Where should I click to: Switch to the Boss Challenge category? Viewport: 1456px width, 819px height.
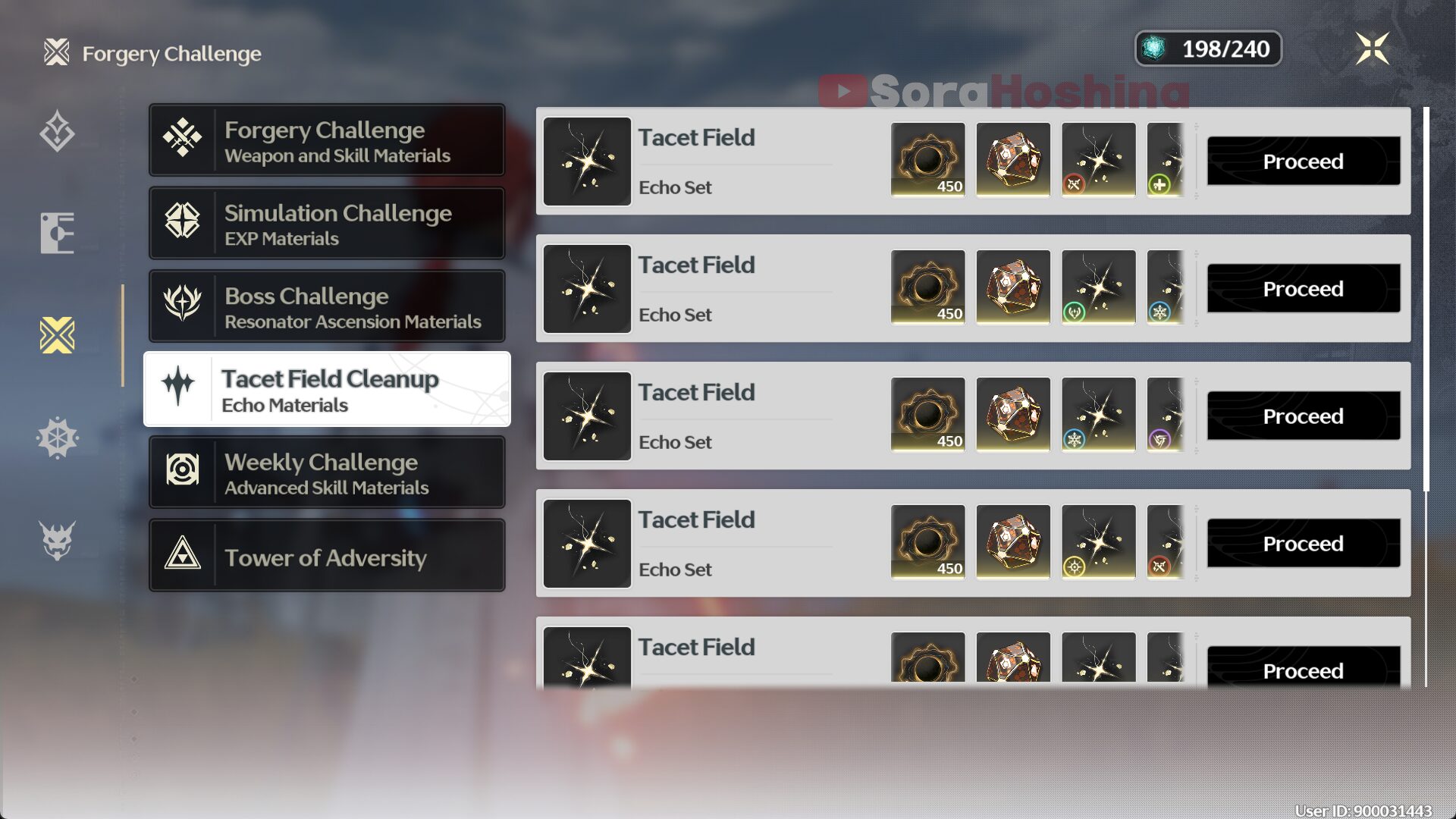tap(326, 306)
